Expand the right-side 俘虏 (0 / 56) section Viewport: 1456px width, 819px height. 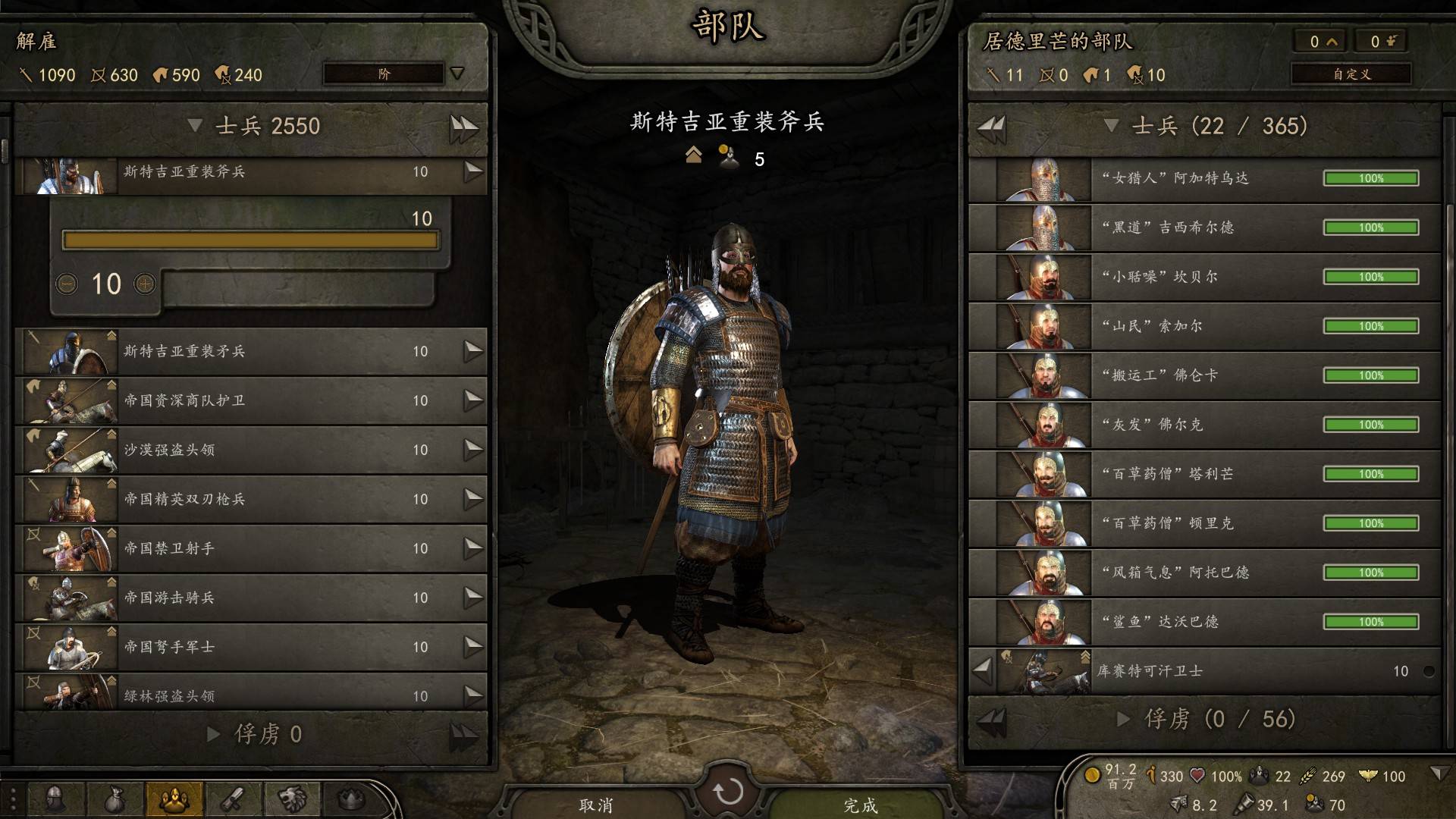pyautogui.click(x=1124, y=719)
